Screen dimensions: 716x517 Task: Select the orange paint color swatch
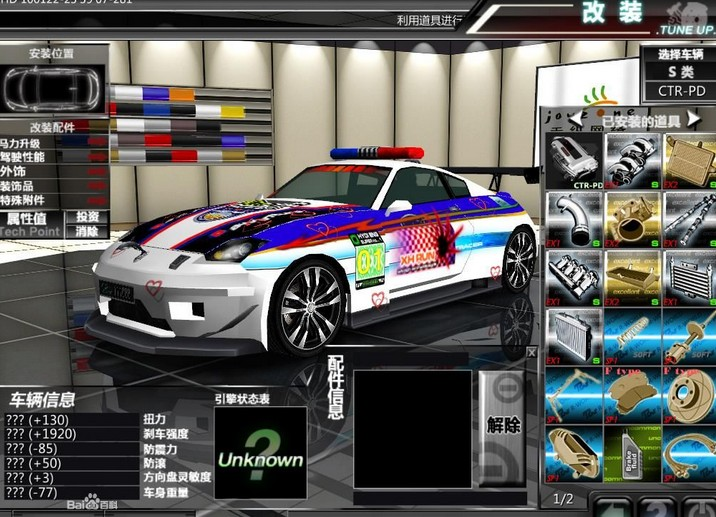pos(180,94)
